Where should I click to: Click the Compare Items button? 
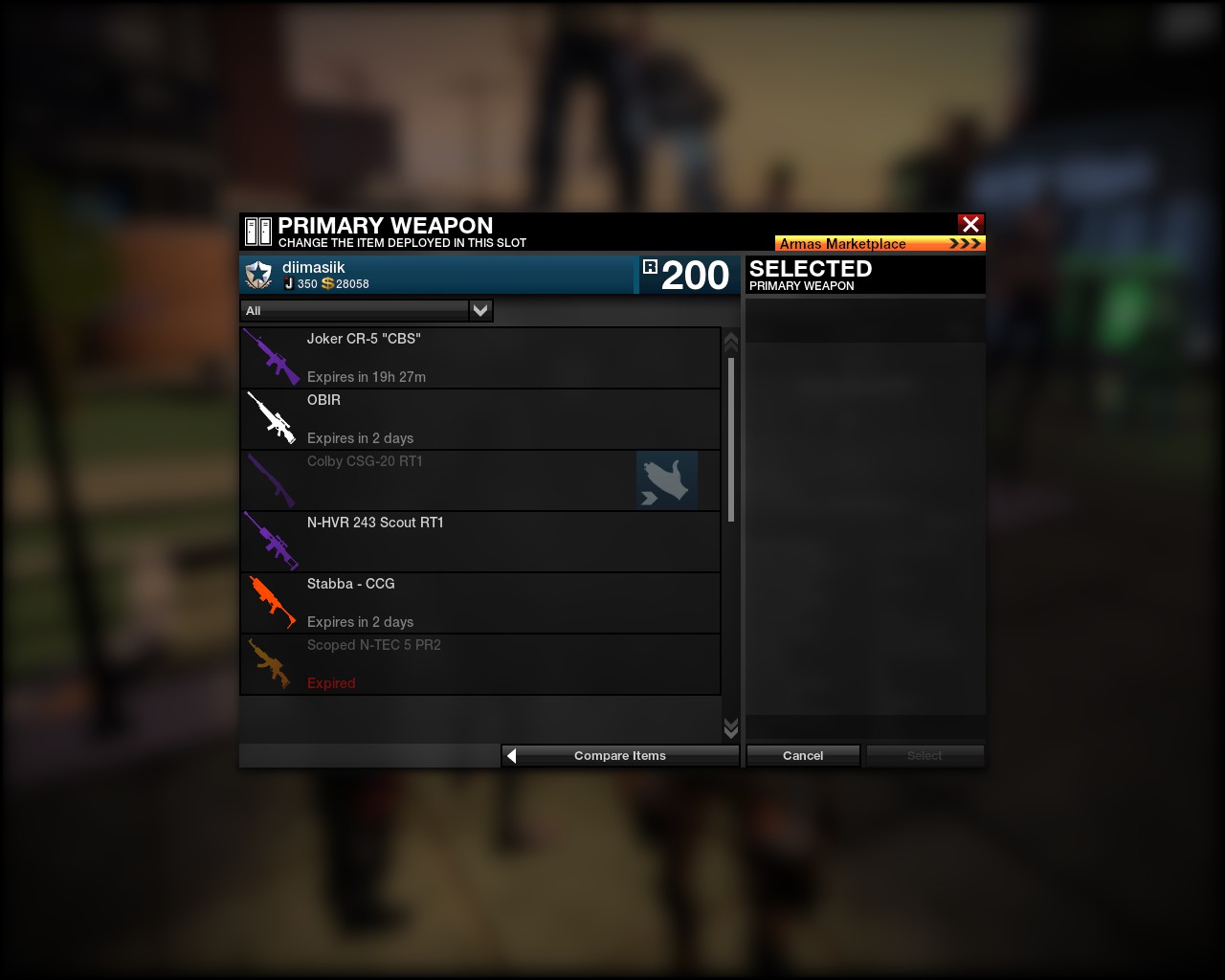tap(620, 756)
